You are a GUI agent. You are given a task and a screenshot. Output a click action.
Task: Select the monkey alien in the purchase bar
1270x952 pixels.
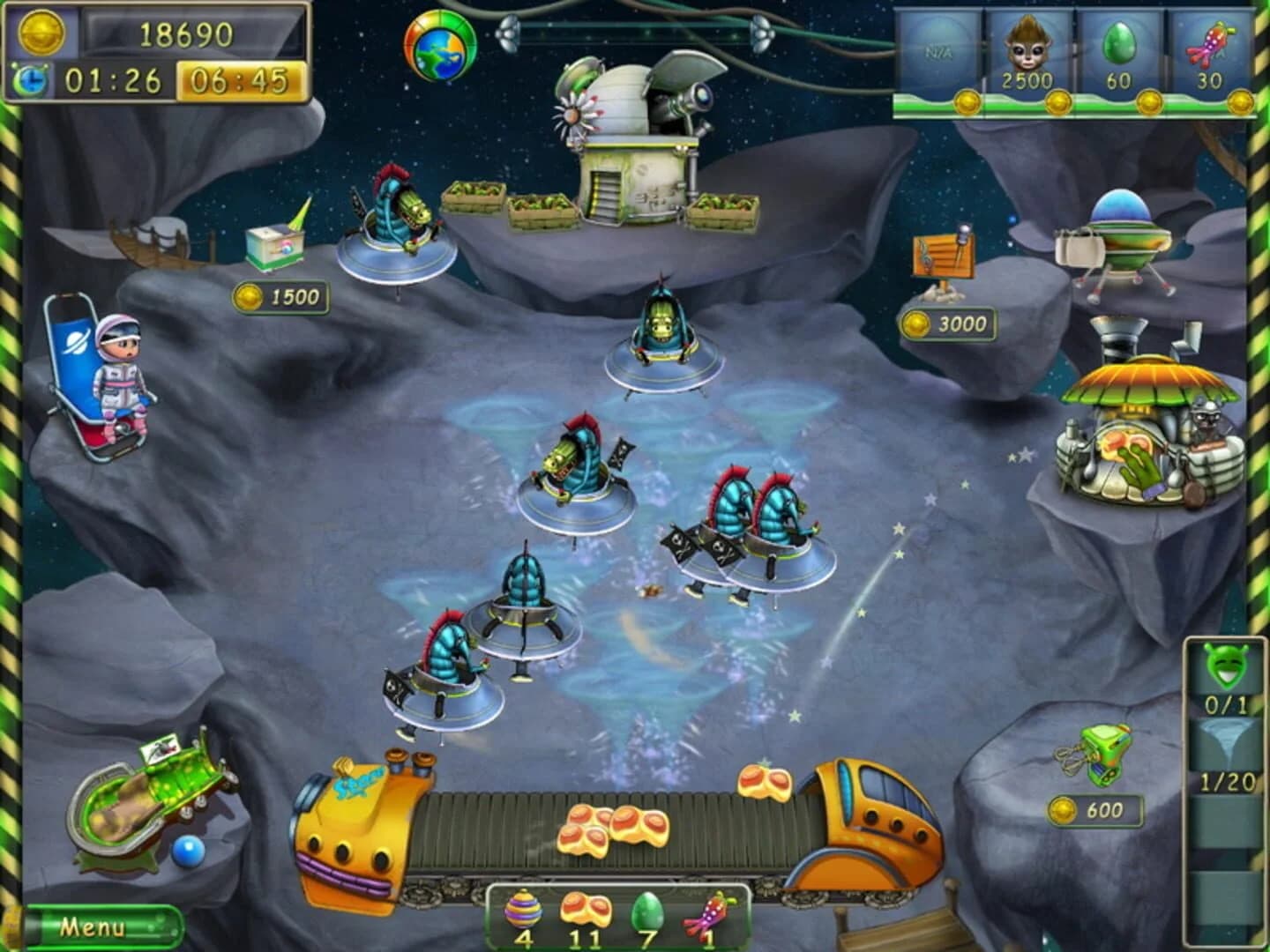coord(1026,48)
